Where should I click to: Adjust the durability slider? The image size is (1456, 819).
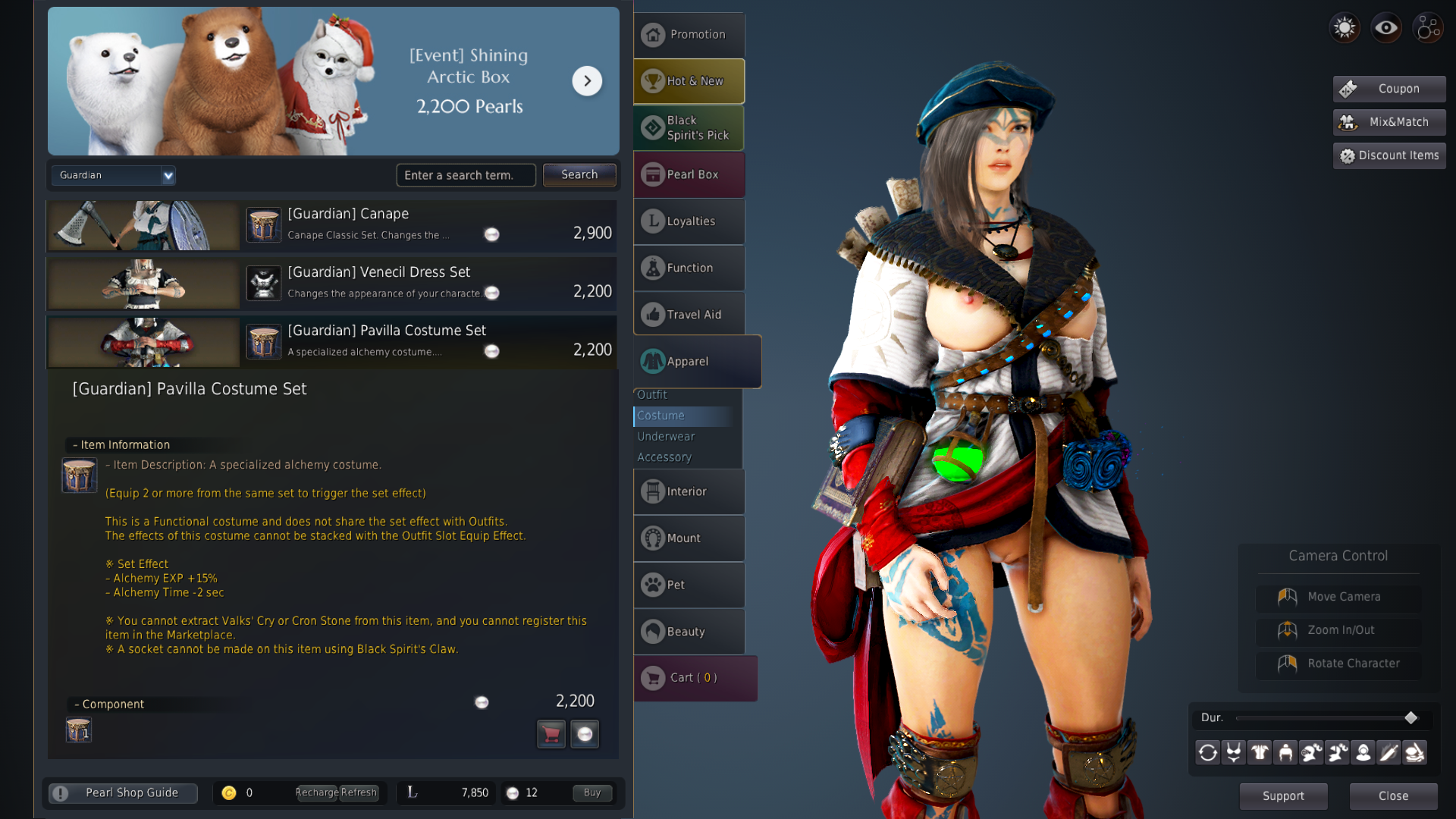[x=1410, y=718]
